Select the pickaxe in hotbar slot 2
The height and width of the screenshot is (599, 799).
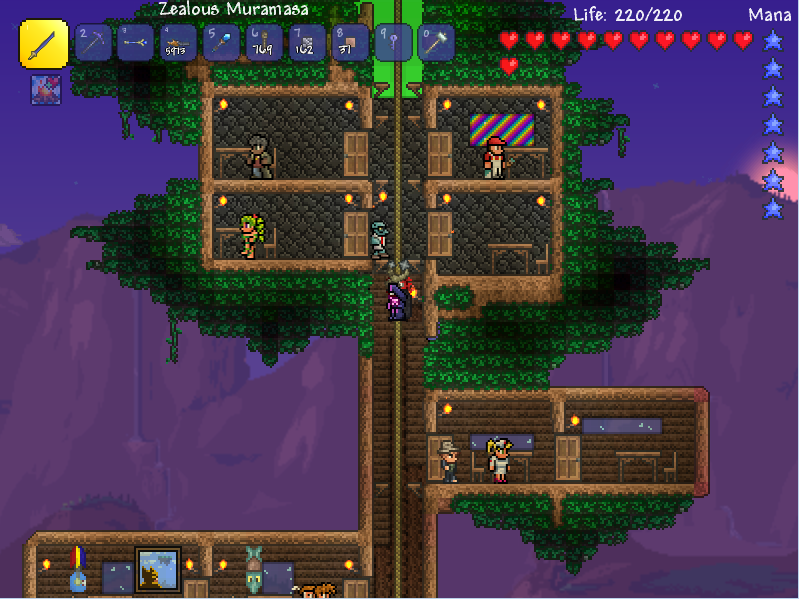[95, 43]
